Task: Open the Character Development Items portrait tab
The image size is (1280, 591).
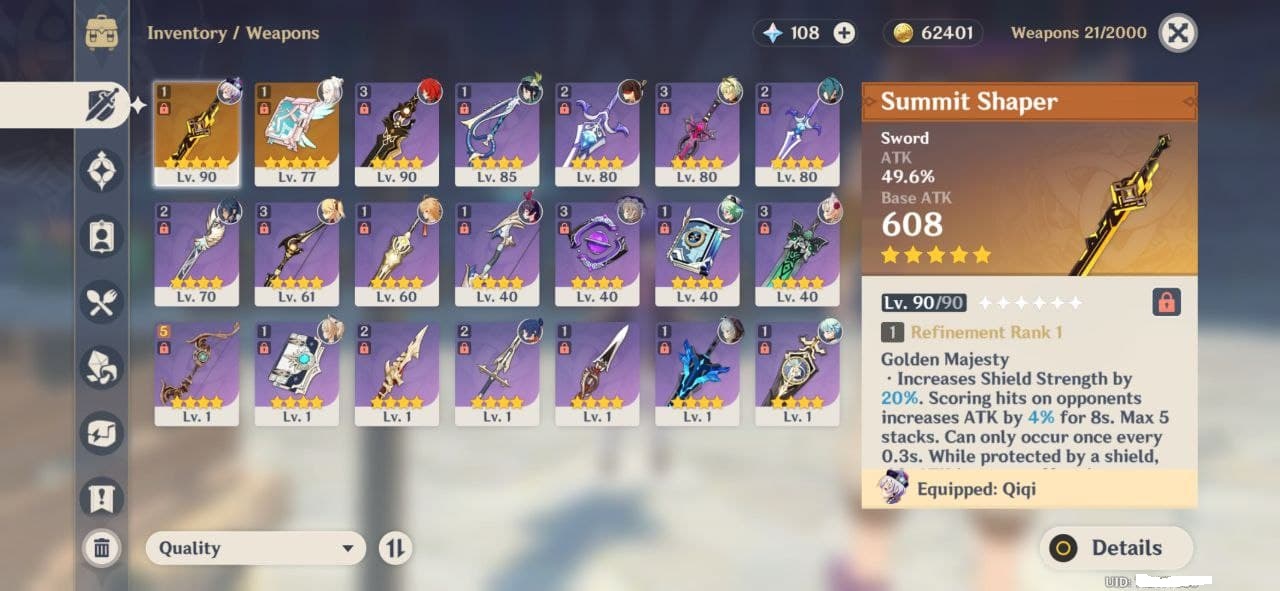Action: 102,237
